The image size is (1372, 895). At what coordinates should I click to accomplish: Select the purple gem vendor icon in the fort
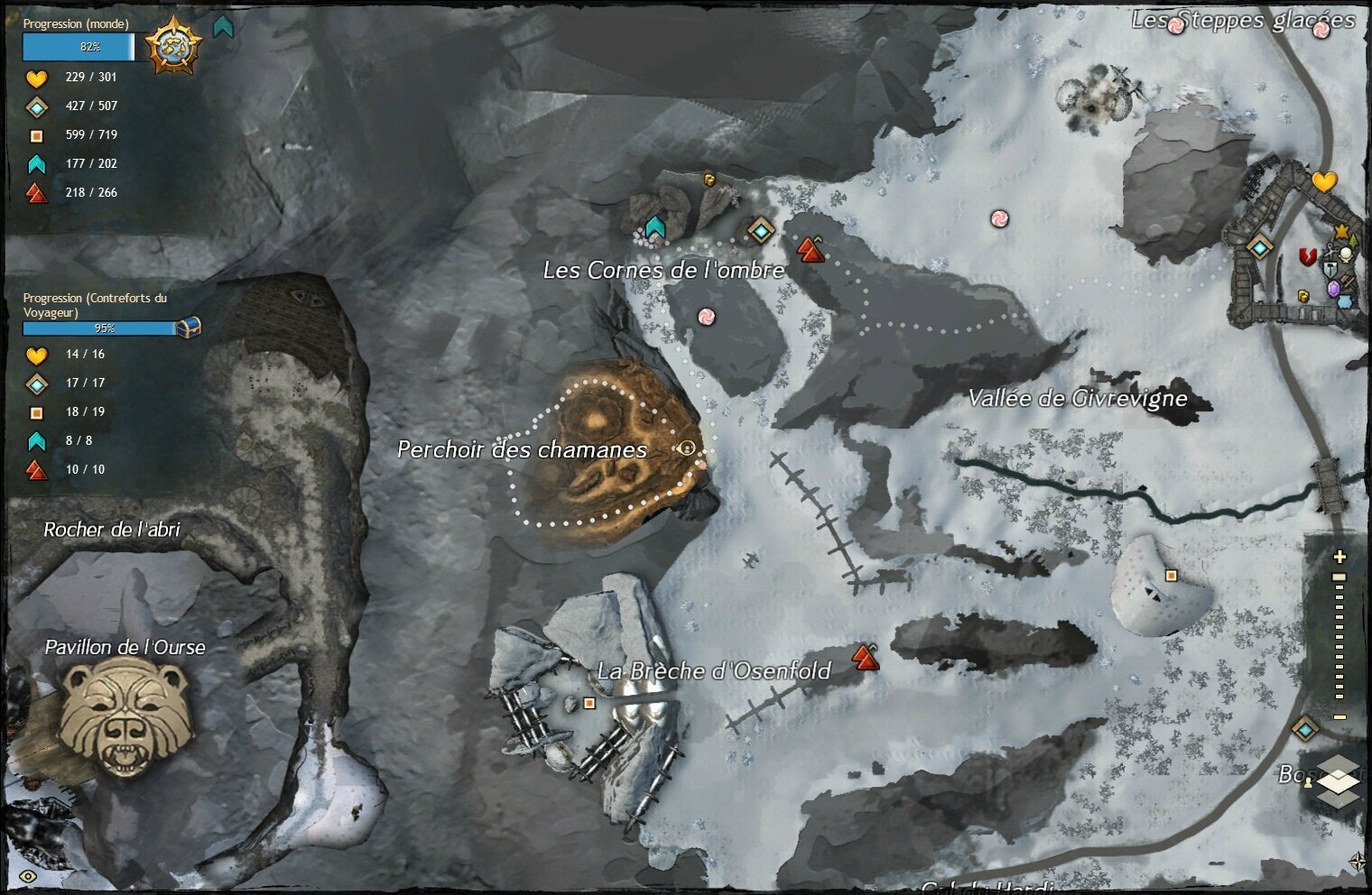1333,289
